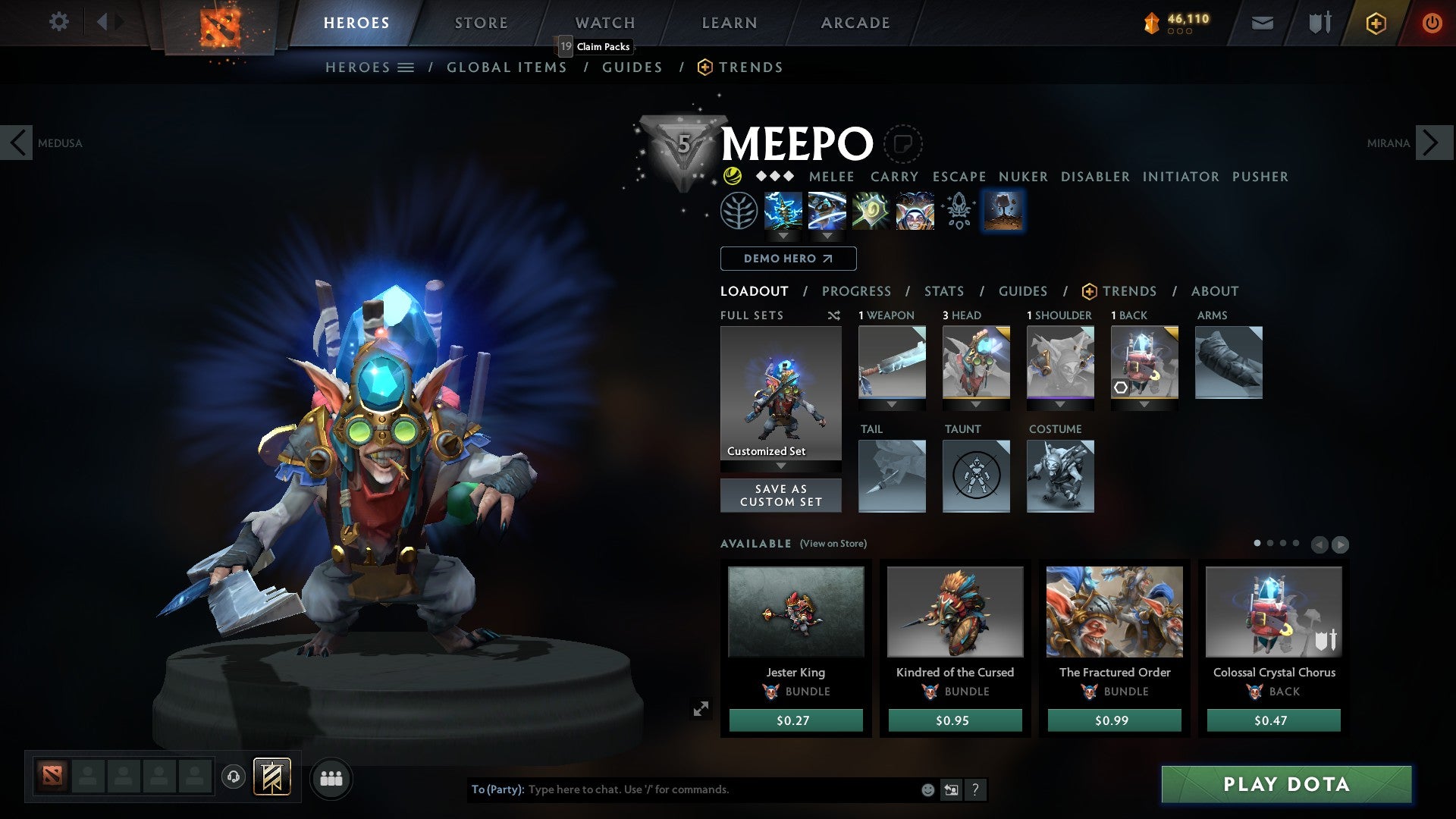Click SAVE AS CUSTOM SET
This screenshot has height=819, width=1456.
coord(780,495)
